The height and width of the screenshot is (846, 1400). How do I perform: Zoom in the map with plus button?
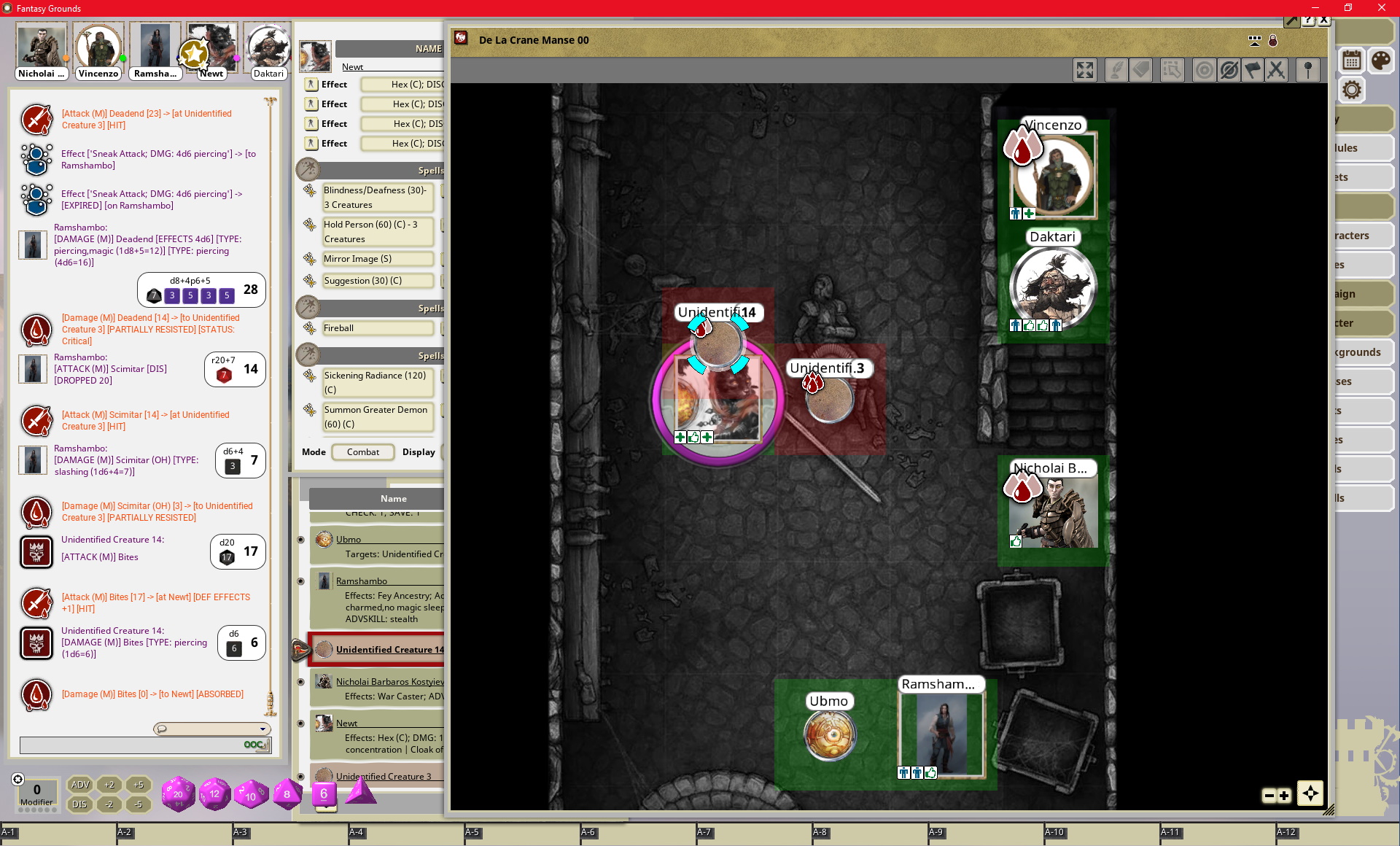click(1284, 796)
